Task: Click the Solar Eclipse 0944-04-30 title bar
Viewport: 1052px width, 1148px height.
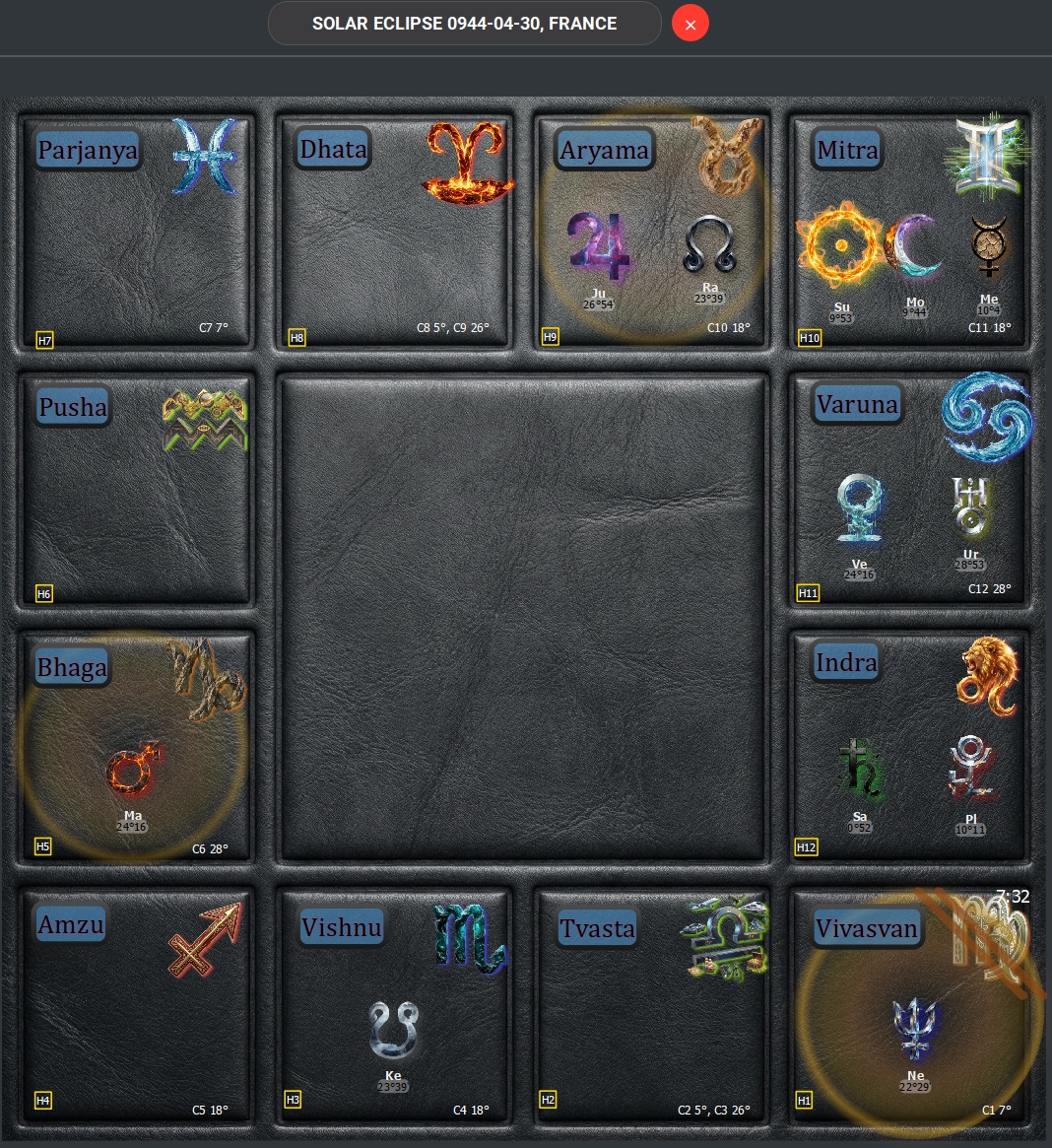Action: pos(464,24)
